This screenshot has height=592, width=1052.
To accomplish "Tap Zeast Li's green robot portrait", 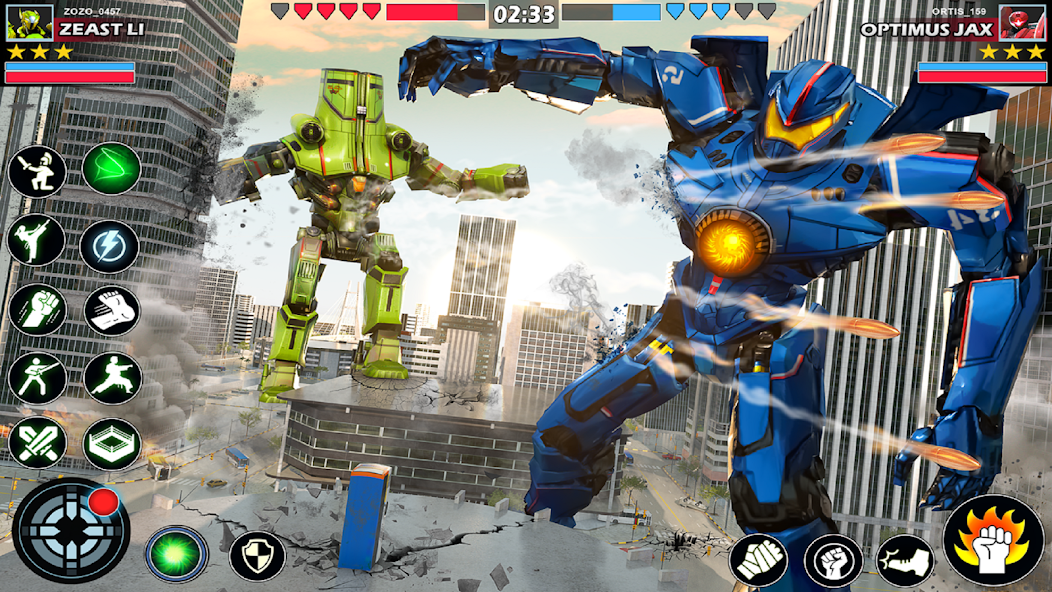I will pos(30,22).
